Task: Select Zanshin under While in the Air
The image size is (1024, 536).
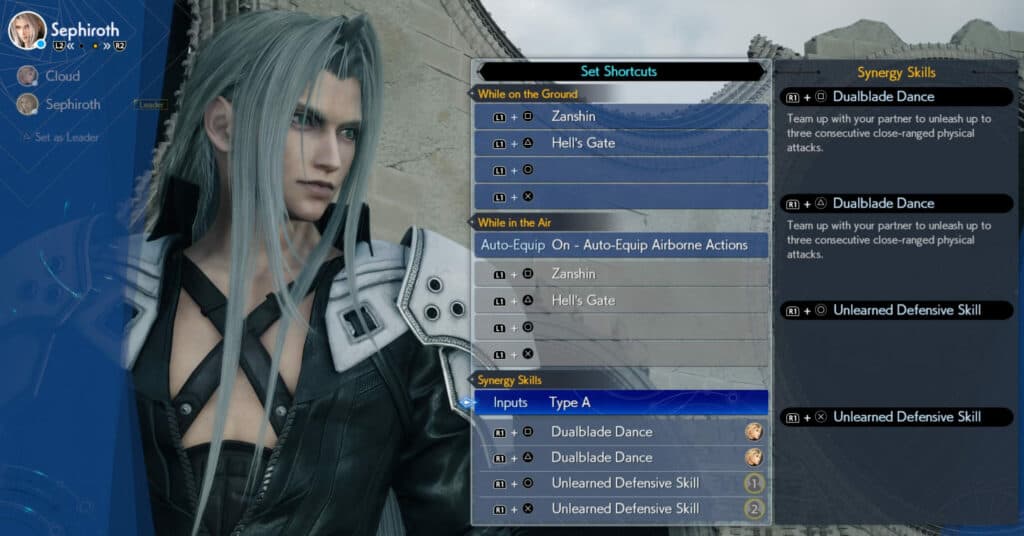Action: pyautogui.click(x=620, y=274)
